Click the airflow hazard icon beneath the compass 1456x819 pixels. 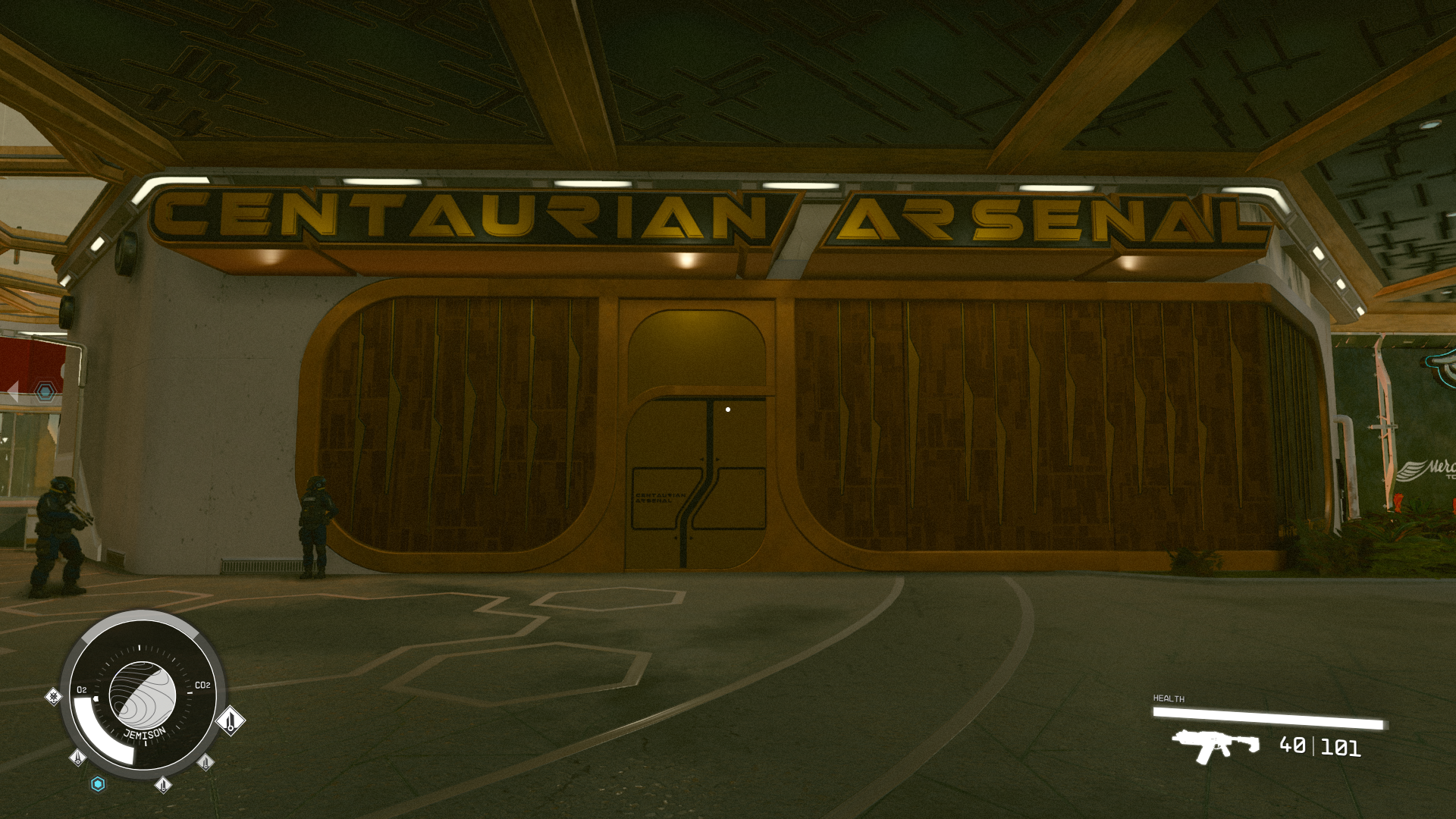[164, 786]
